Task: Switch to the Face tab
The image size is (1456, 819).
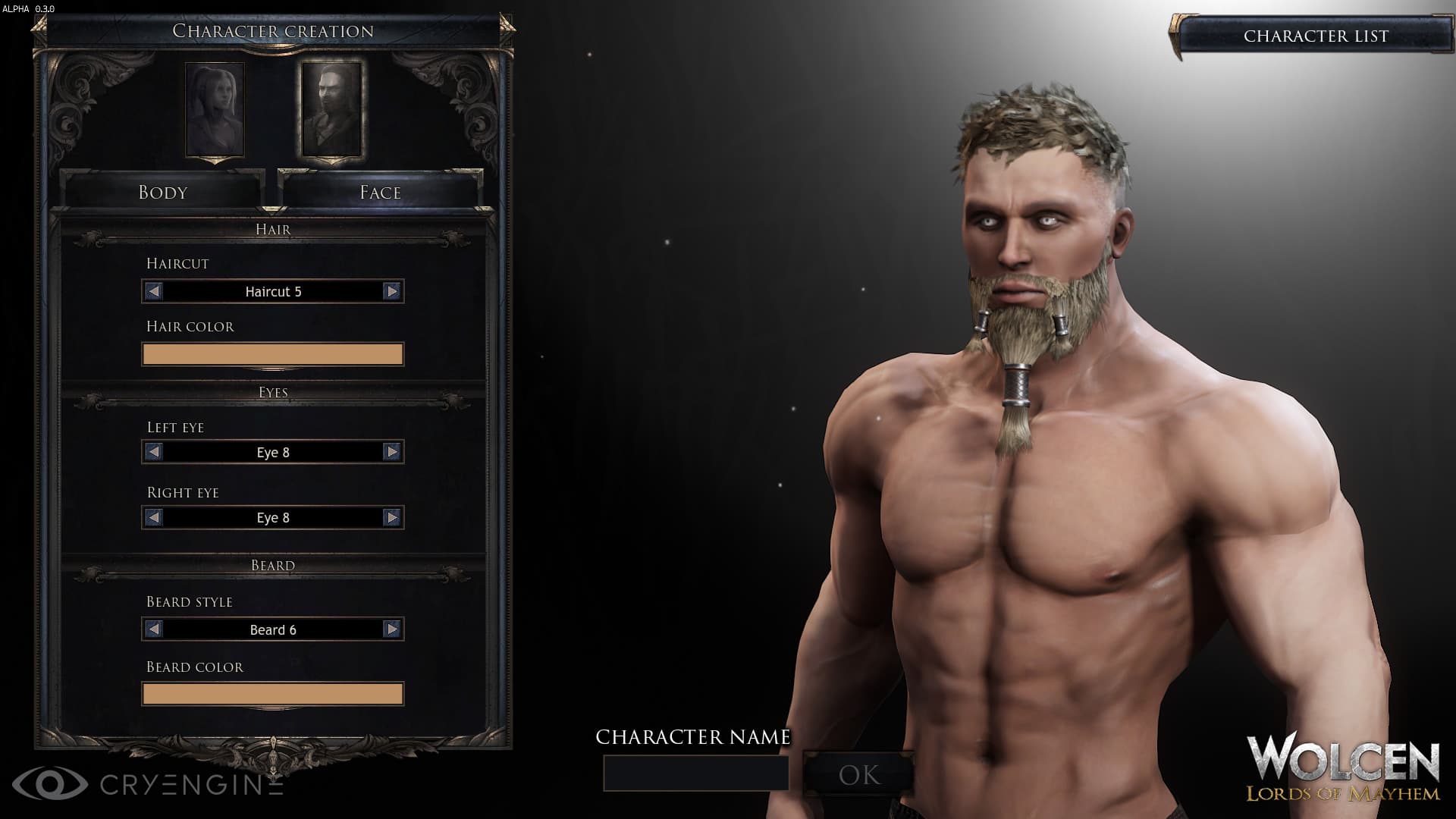Action: pyautogui.click(x=379, y=192)
